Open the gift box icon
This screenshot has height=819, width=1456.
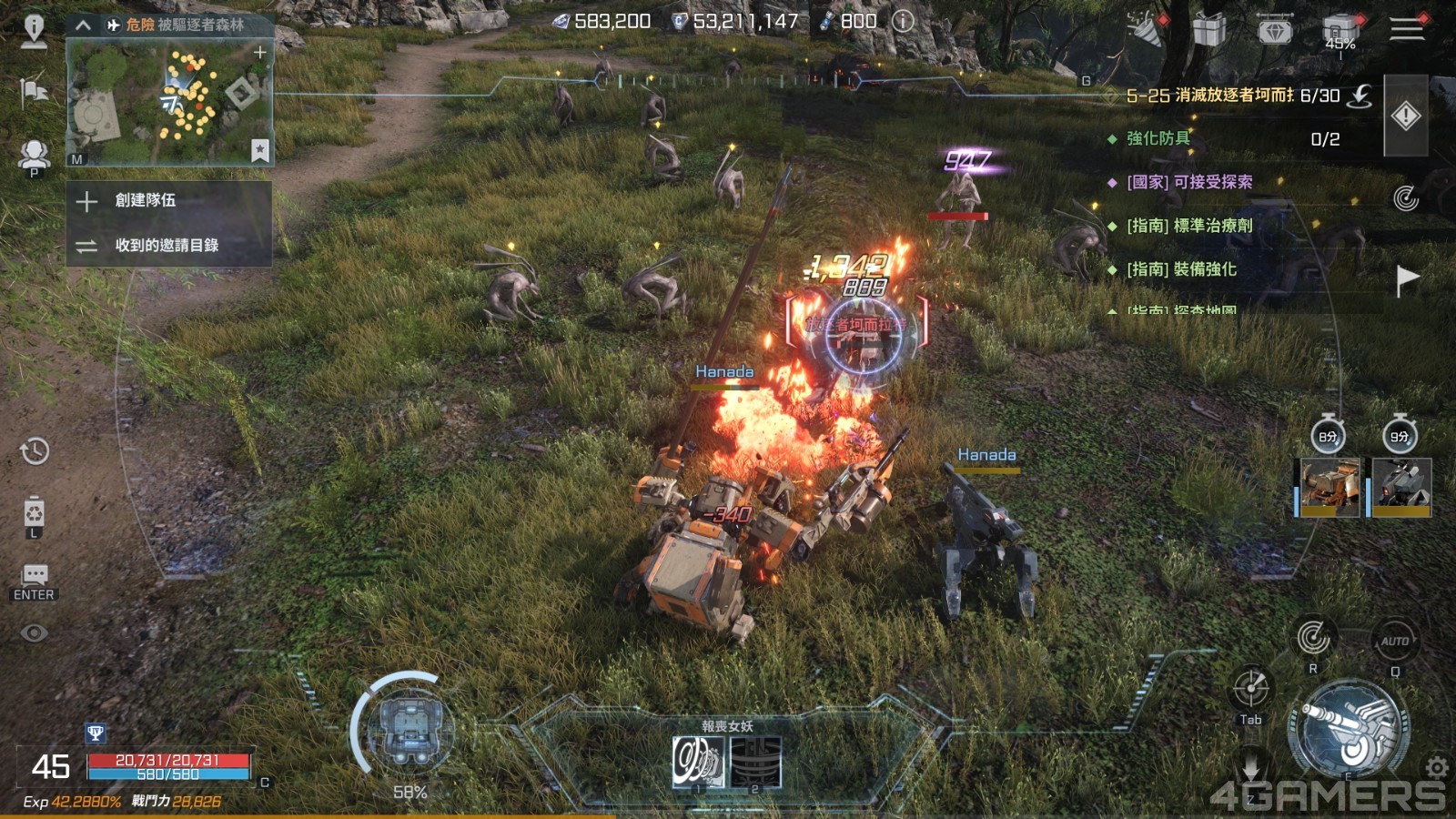tap(1209, 30)
